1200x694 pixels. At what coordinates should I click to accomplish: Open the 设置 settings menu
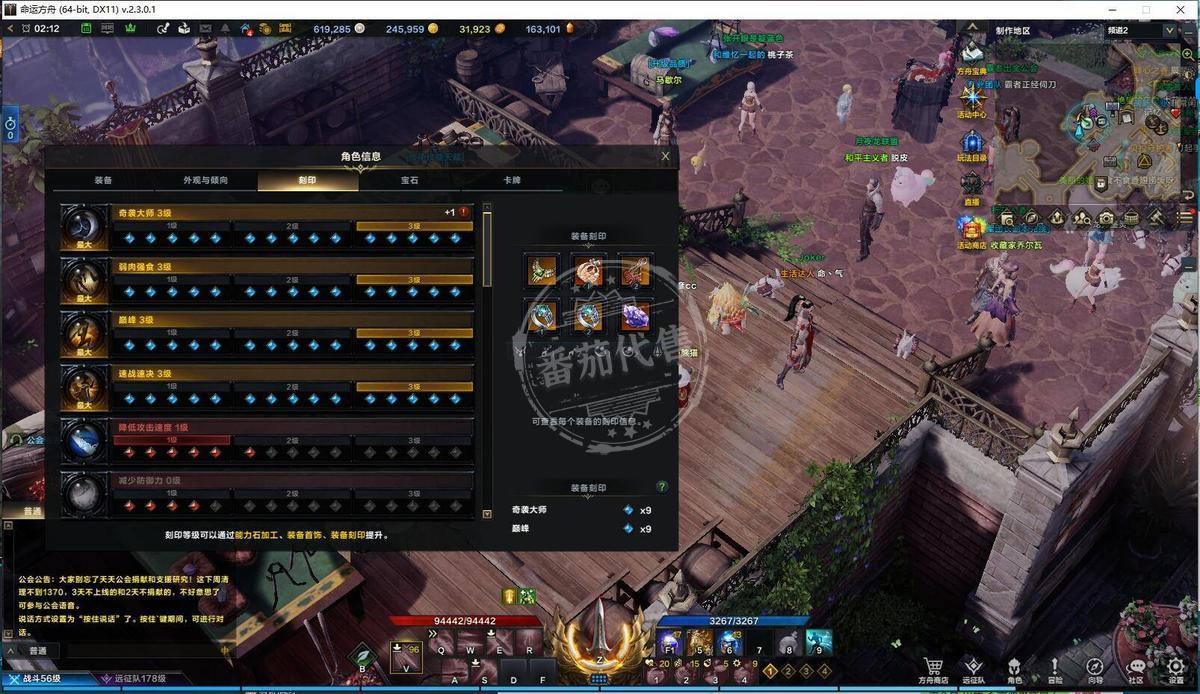click(x=1176, y=669)
